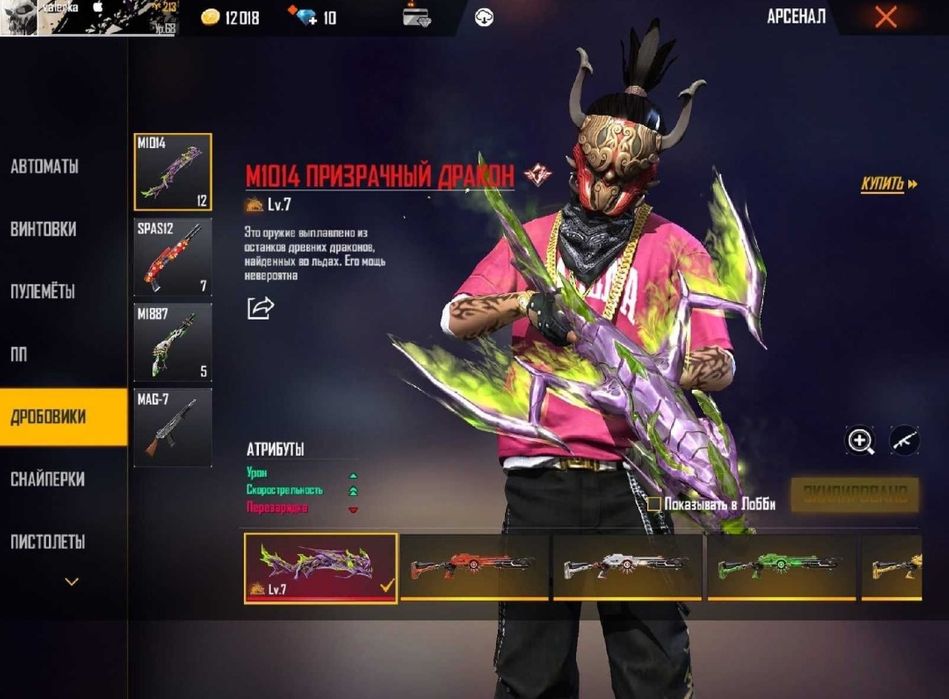This screenshot has width=949, height=699.
Task: Show the ПП weapon category
Action: point(21,354)
